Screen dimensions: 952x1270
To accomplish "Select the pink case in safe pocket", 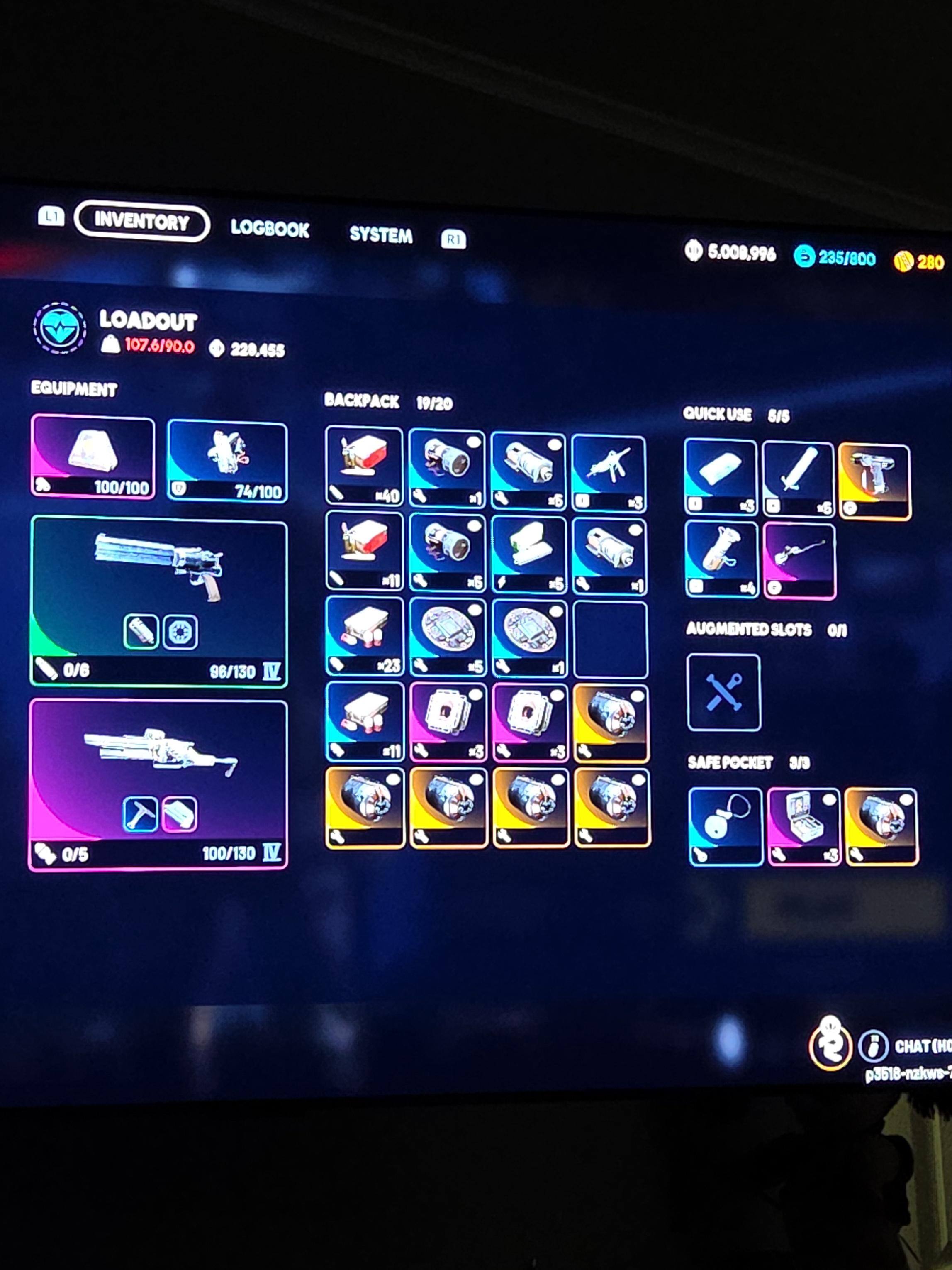I will [804, 825].
